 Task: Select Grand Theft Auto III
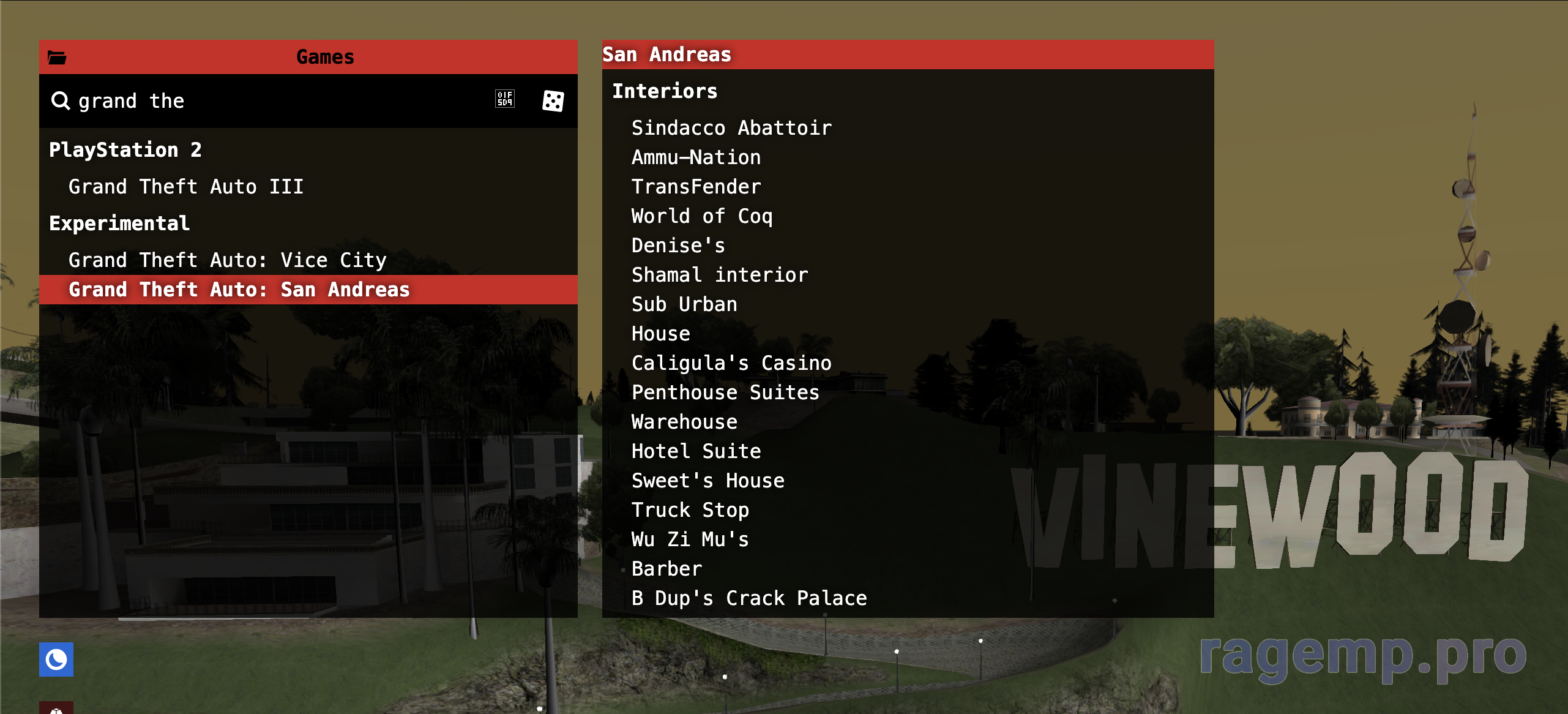click(x=185, y=187)
